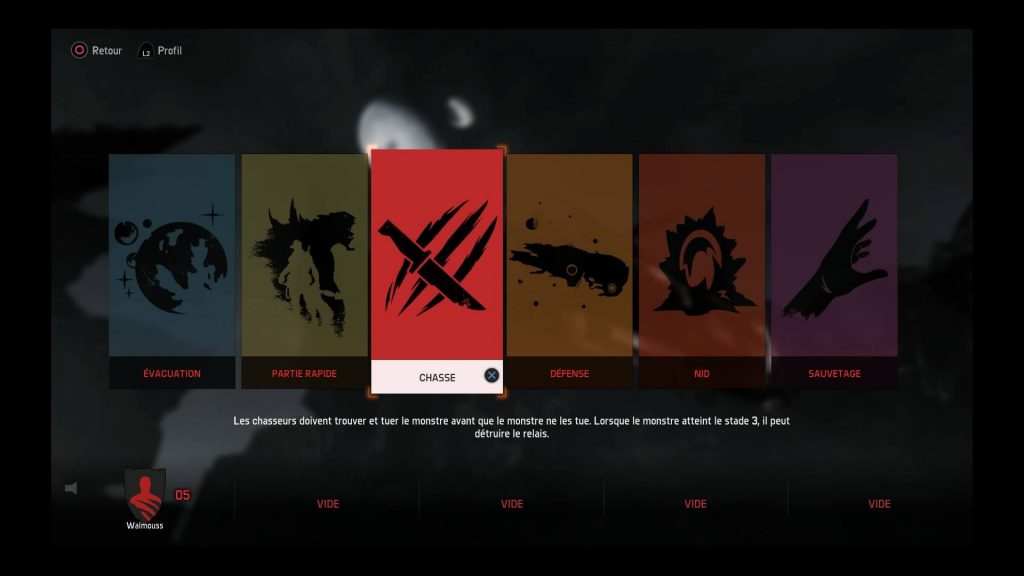The height and width of the screenshot is (576, 1024).
Task: Click the Walmouss player emblem
Action: [145, 493]
